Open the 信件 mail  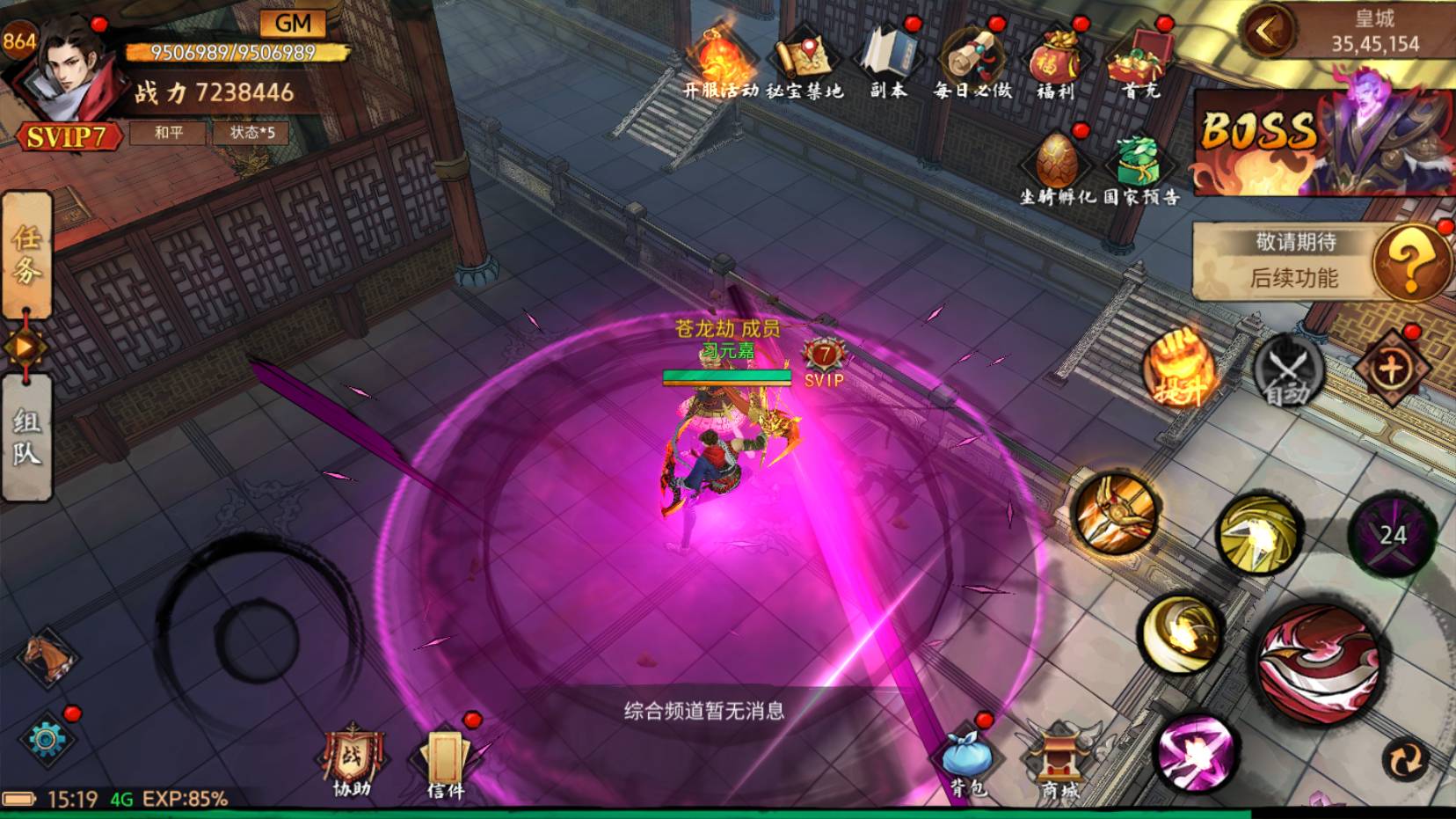point(446,762)
